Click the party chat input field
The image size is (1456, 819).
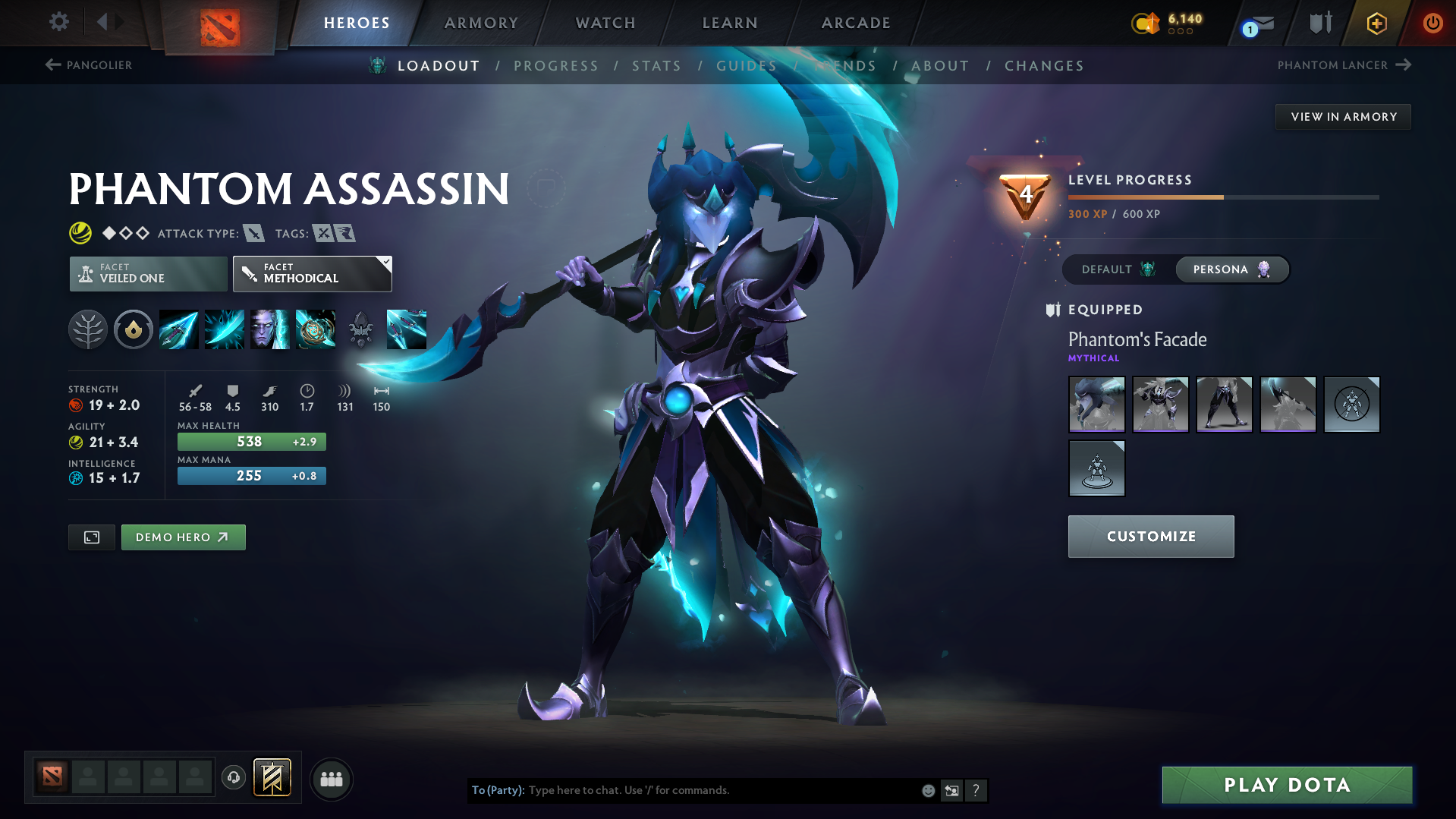click(x=721, y=790)
